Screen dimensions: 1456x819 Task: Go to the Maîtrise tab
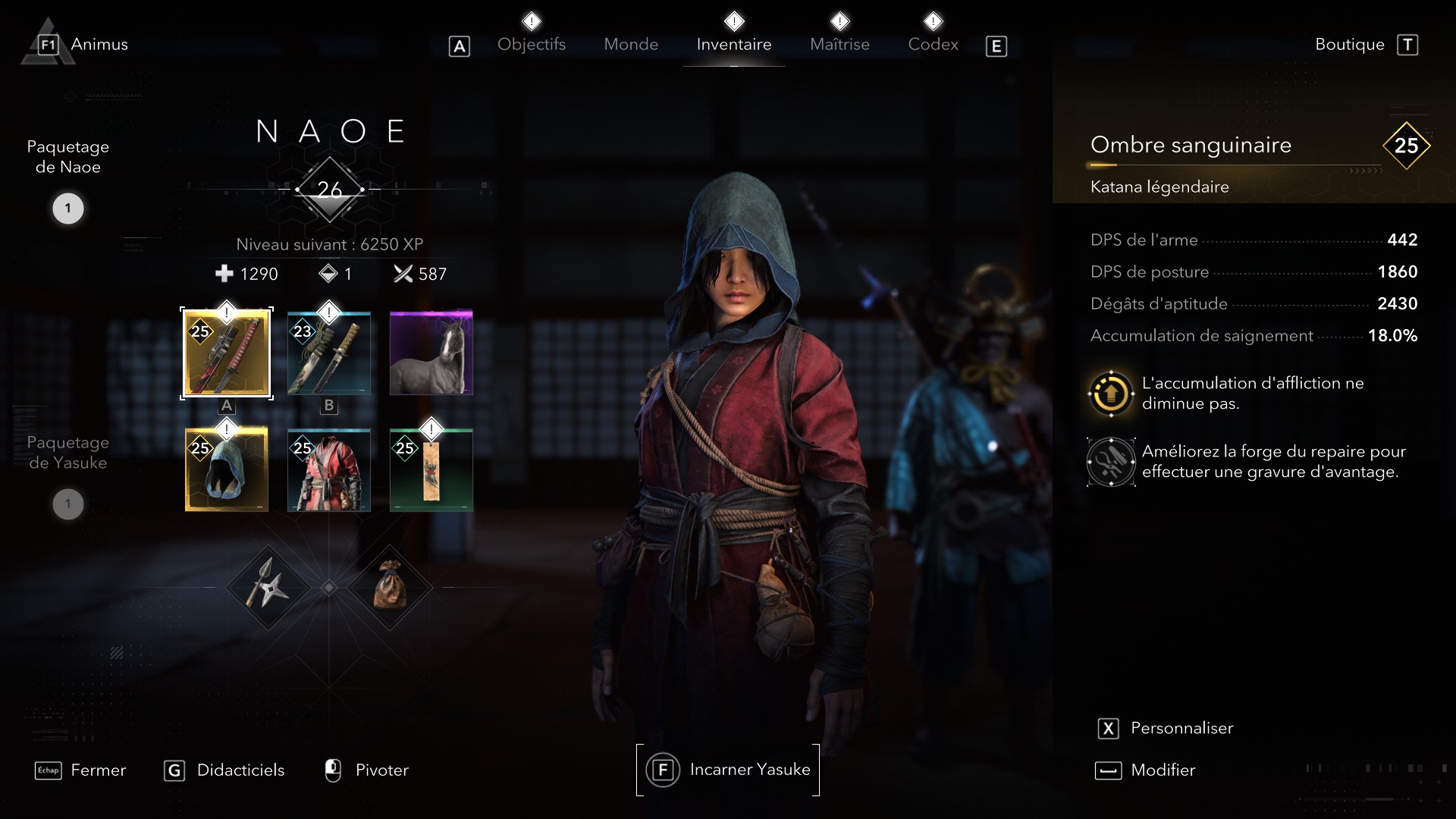point(839,45)
